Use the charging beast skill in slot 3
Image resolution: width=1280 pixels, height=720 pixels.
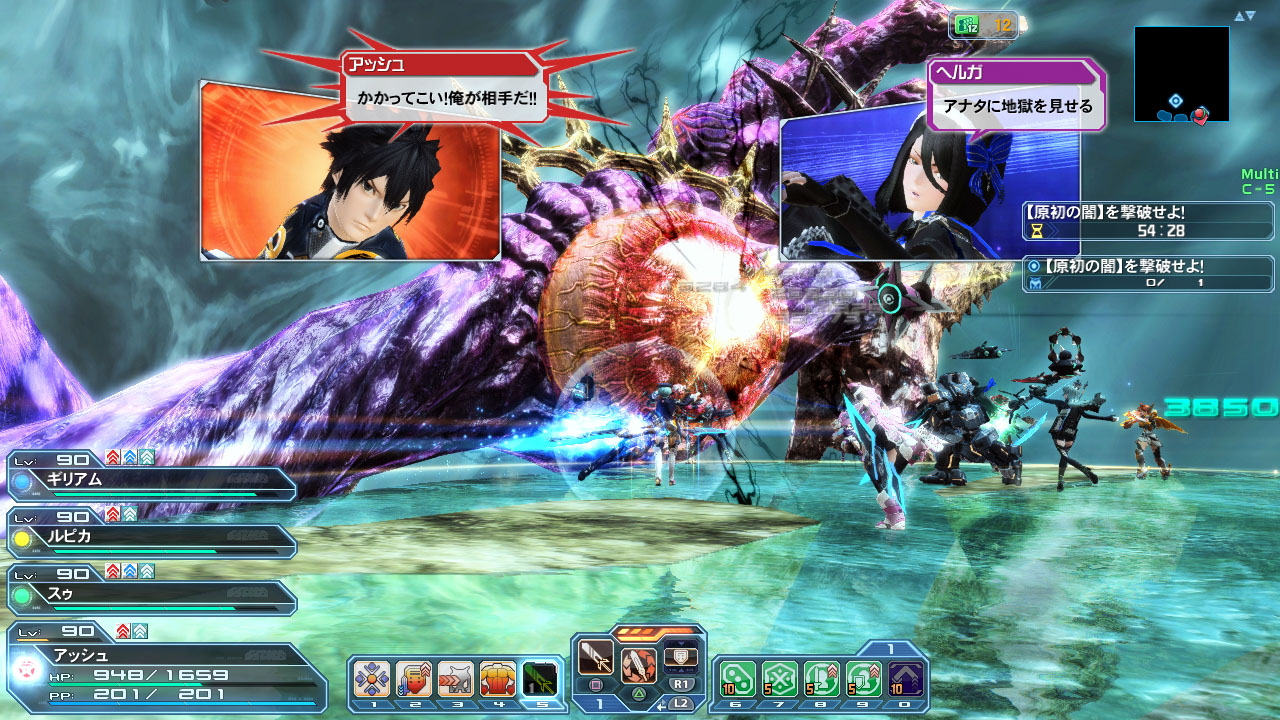tap(456, 678)
